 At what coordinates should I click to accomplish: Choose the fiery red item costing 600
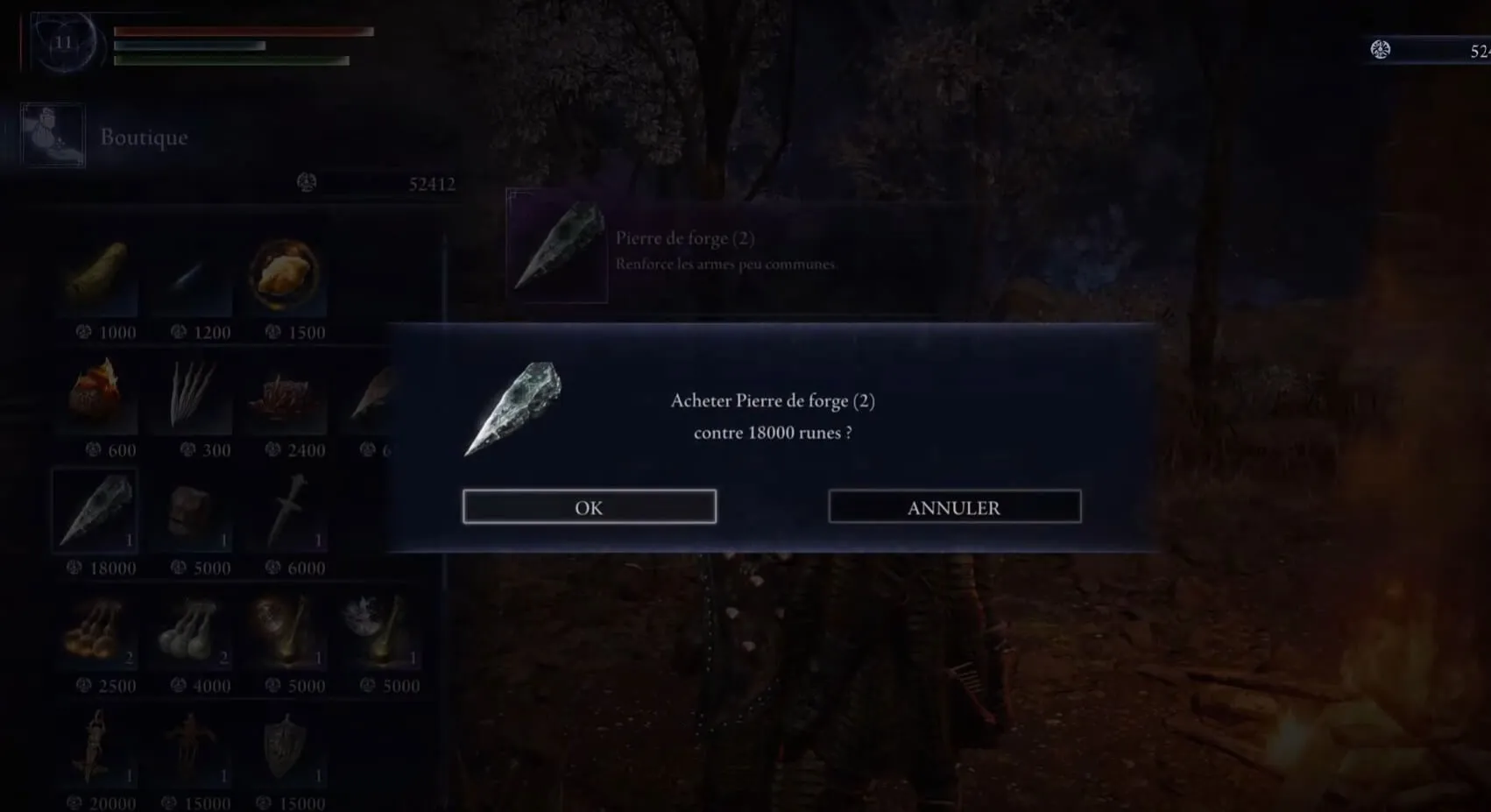99,395
